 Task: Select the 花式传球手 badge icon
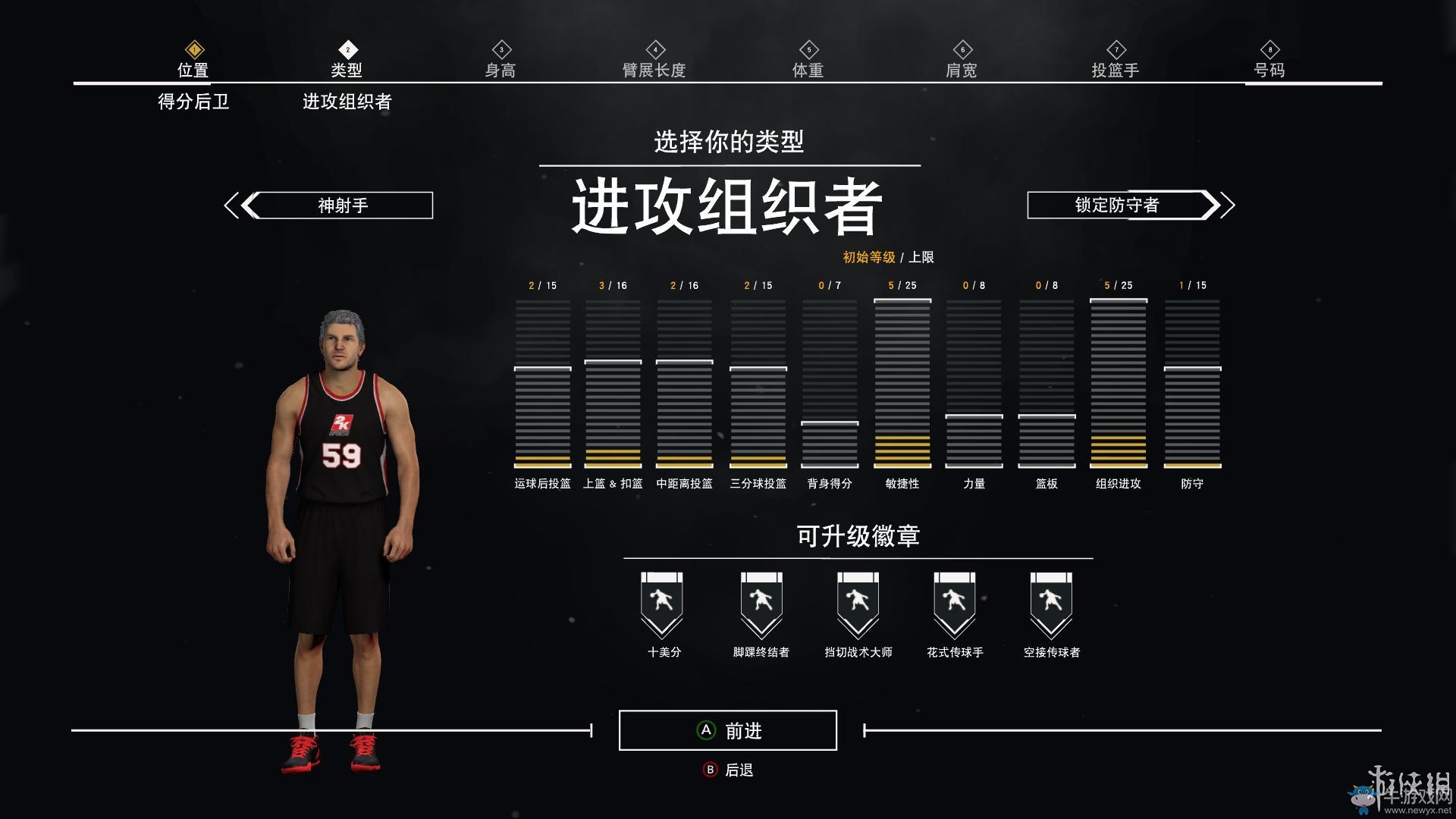pos(952,603)
